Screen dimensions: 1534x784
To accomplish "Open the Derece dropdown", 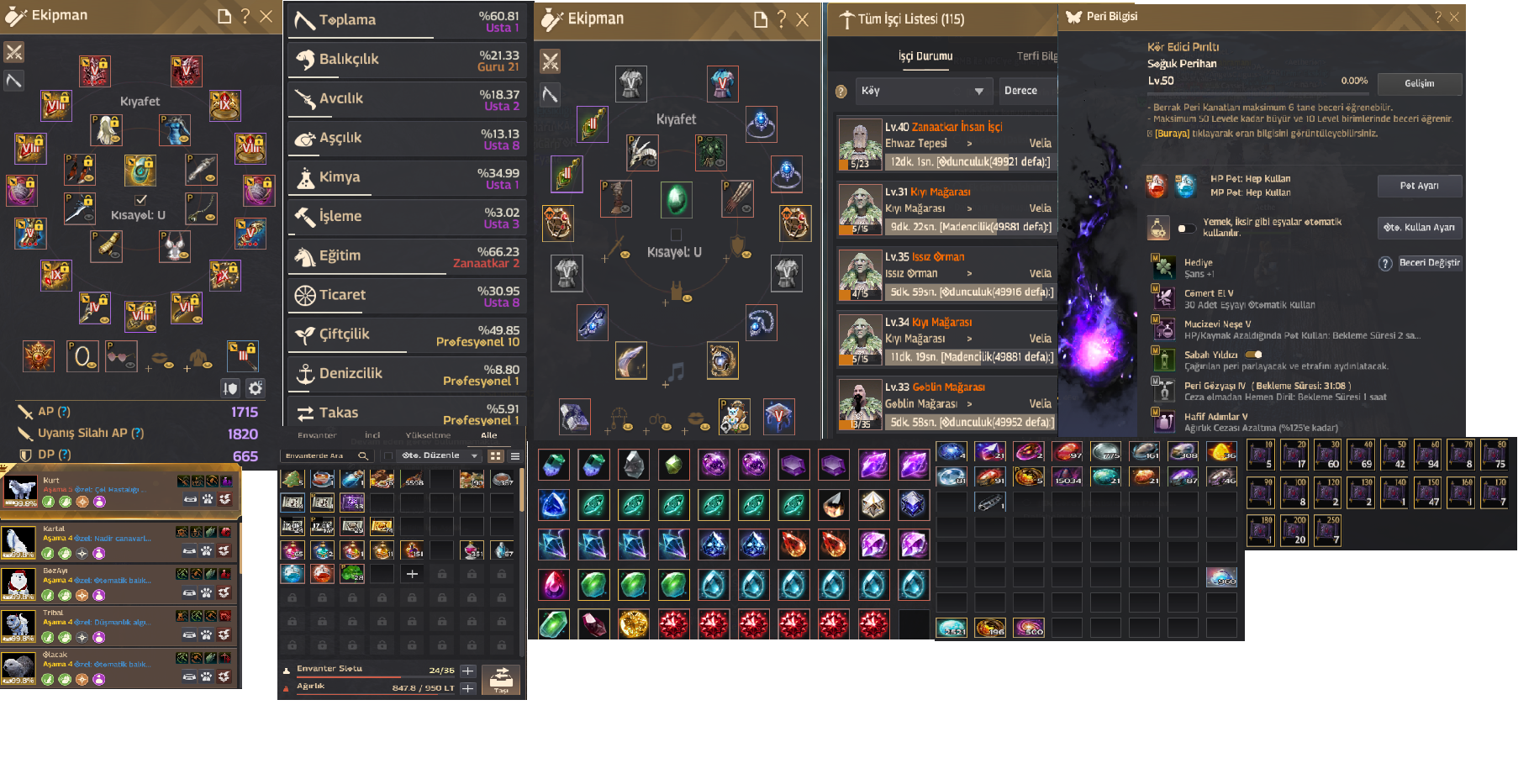I will tap(1027, 91).
